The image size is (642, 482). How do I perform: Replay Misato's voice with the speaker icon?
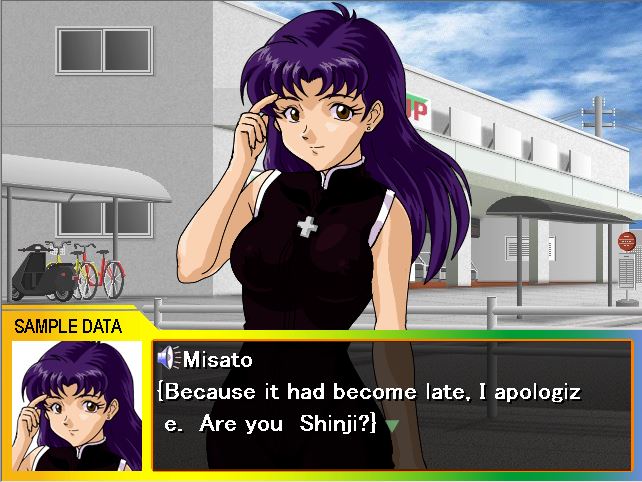[x=167, y=358]
